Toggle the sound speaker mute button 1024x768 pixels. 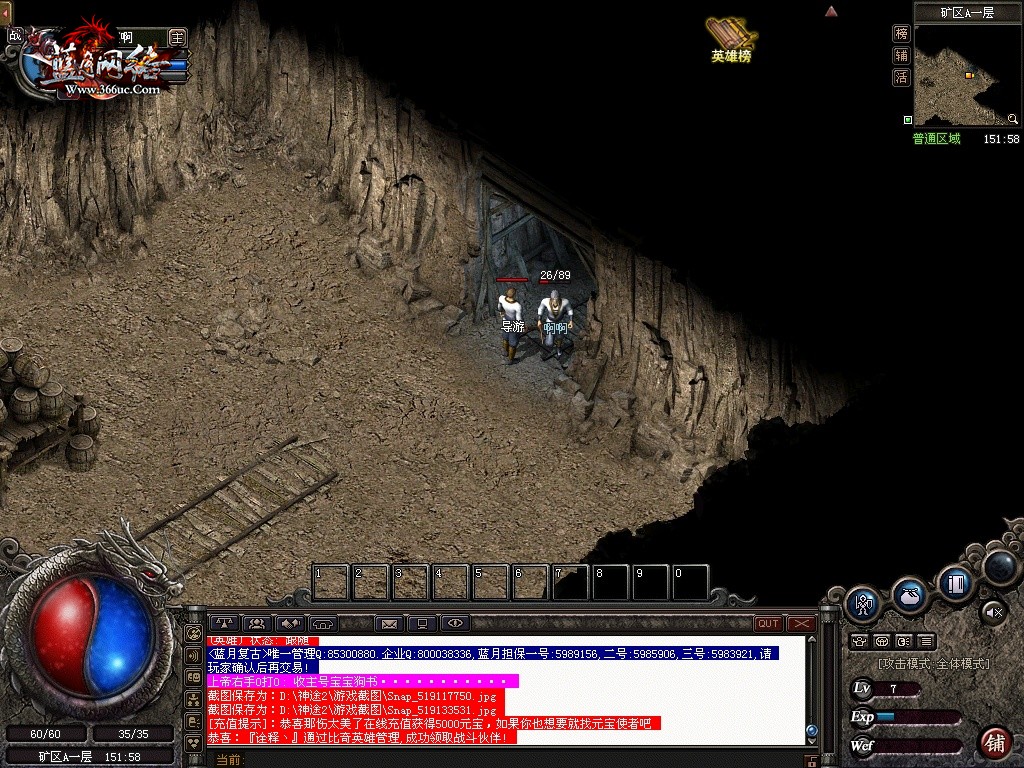[x=992, y=611]
